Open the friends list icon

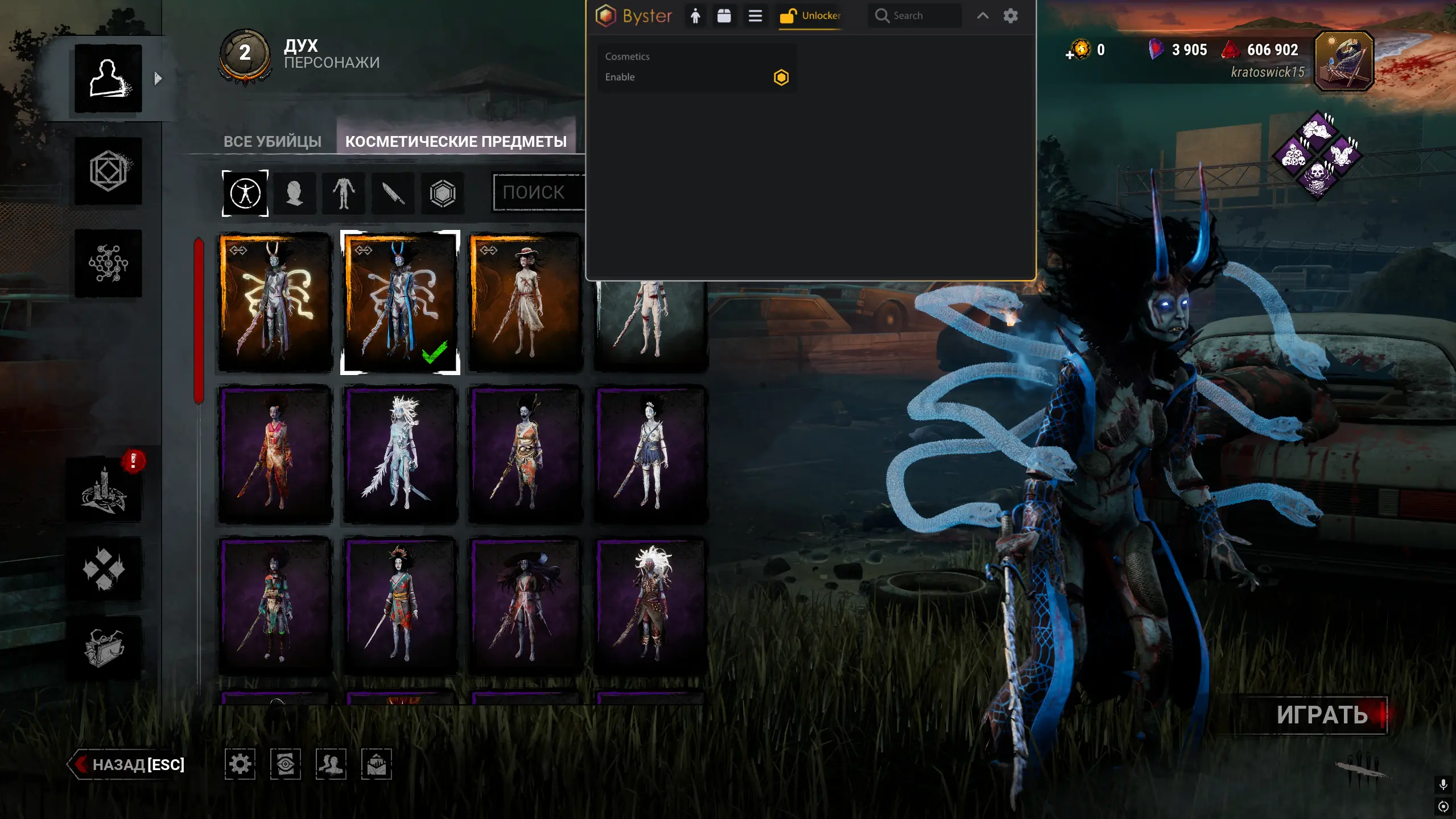click(x=331, y=764)
